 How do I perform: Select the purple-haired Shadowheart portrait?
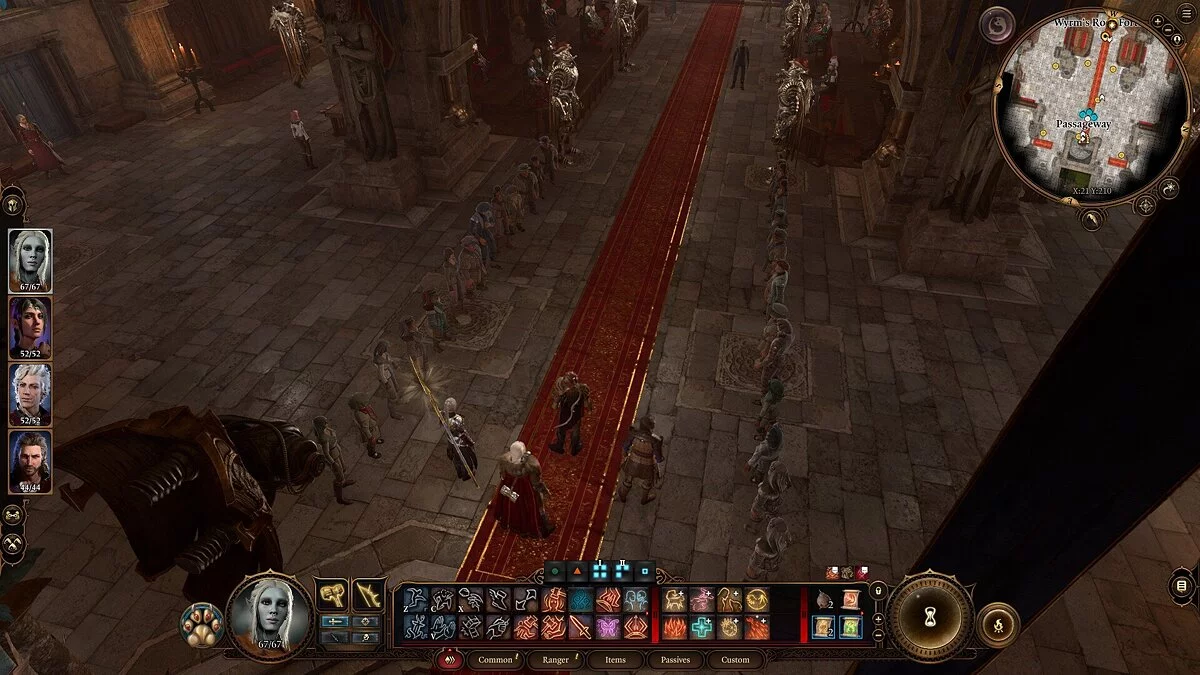[x=30, y=327]
